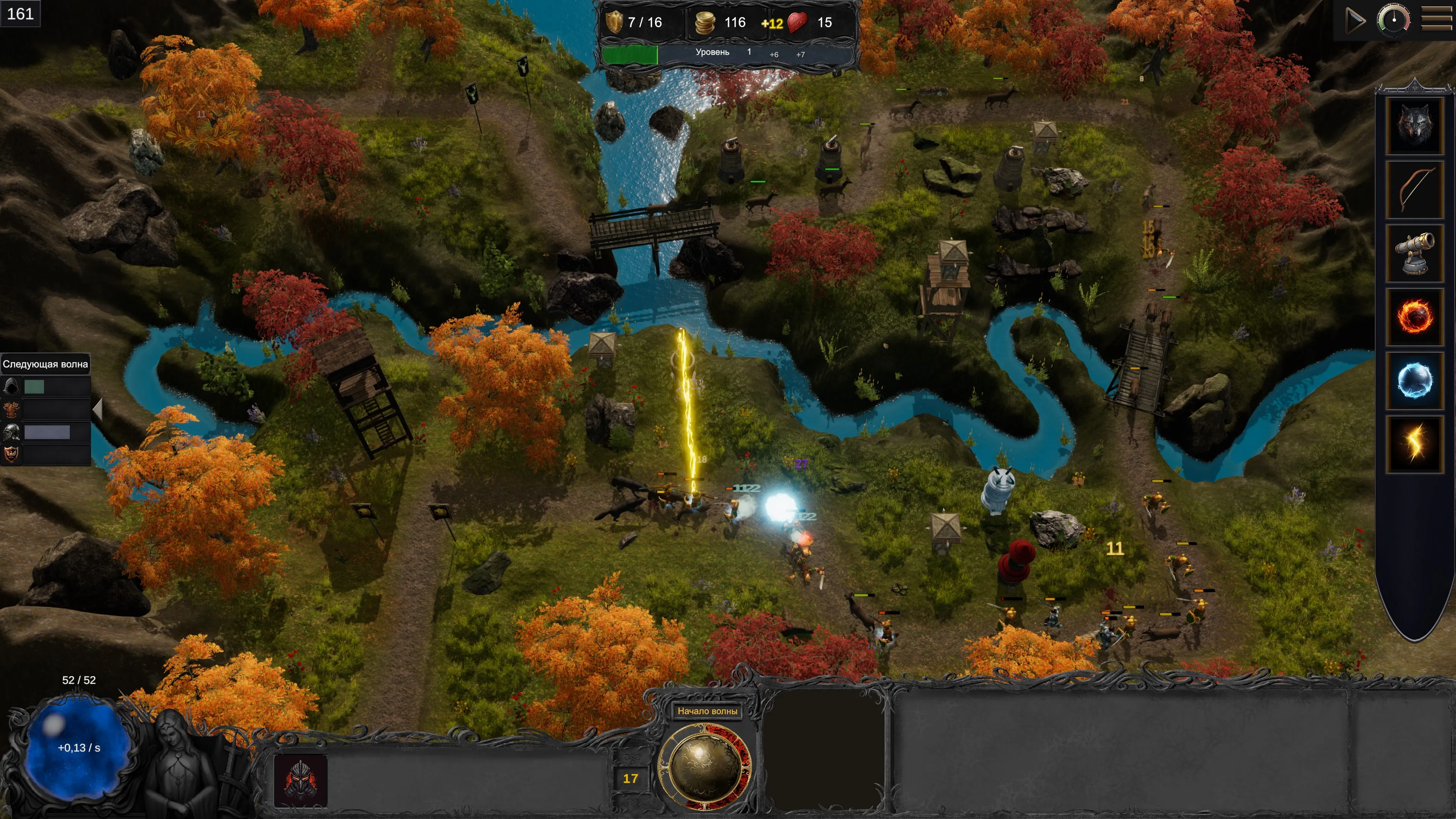Click the game speed dial icon

coord(1393,20)
